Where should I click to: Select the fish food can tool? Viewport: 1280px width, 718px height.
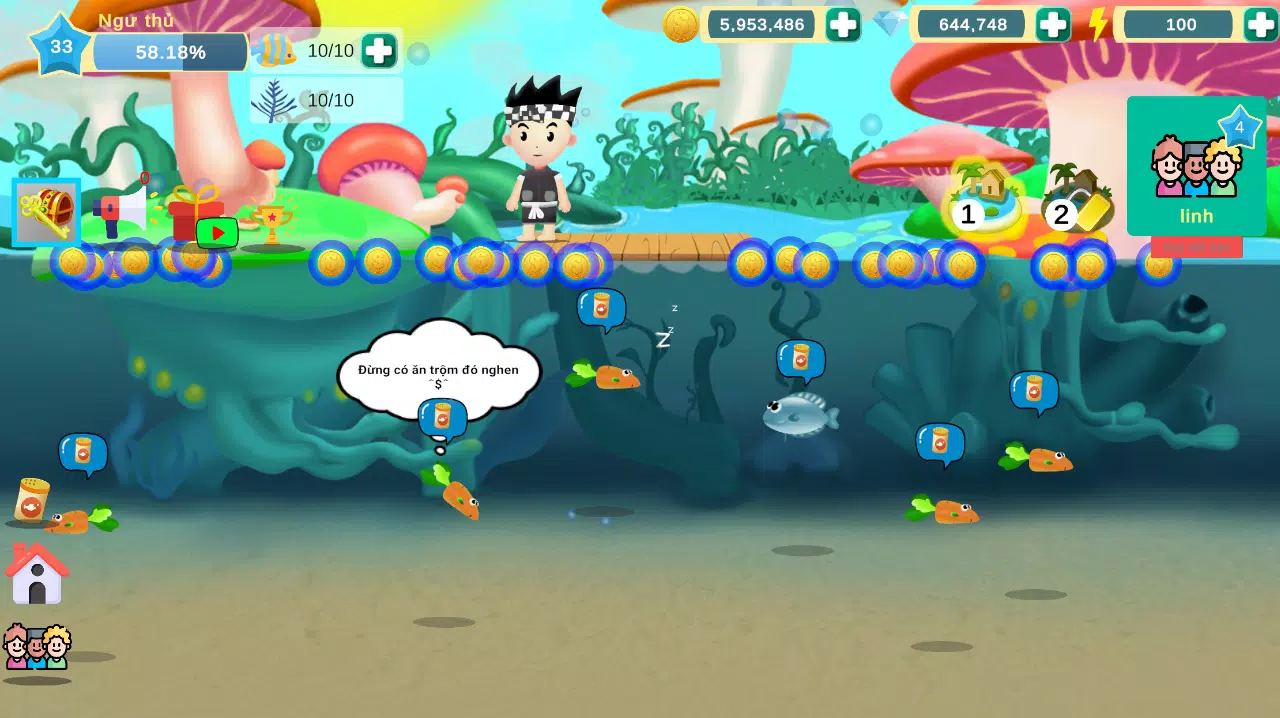(32, 500)
